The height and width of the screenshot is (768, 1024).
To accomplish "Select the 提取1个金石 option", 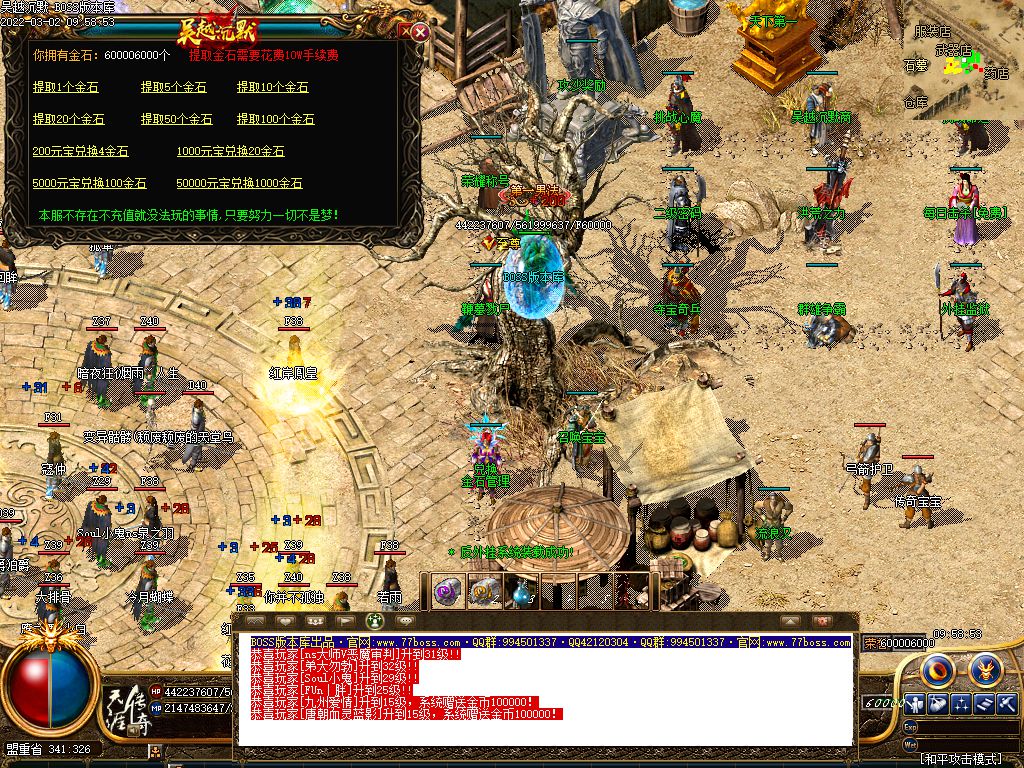I will coord(65,87).
